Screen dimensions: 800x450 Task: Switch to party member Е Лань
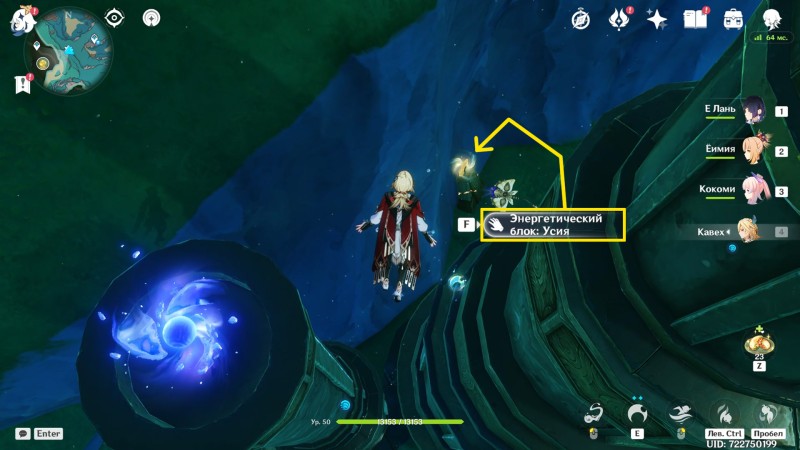point(752,112)
